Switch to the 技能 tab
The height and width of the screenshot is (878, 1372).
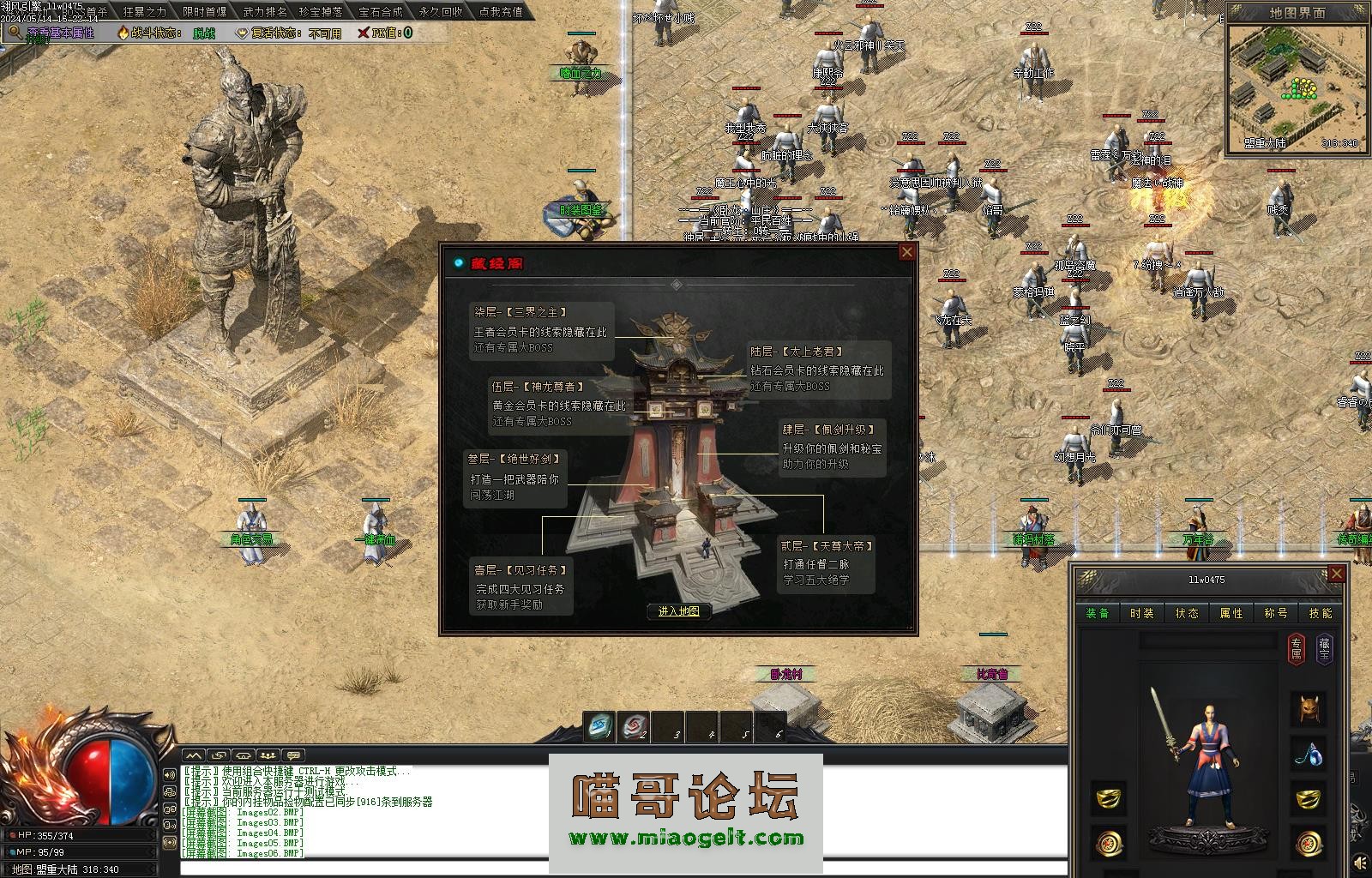tap(1321, 613)
